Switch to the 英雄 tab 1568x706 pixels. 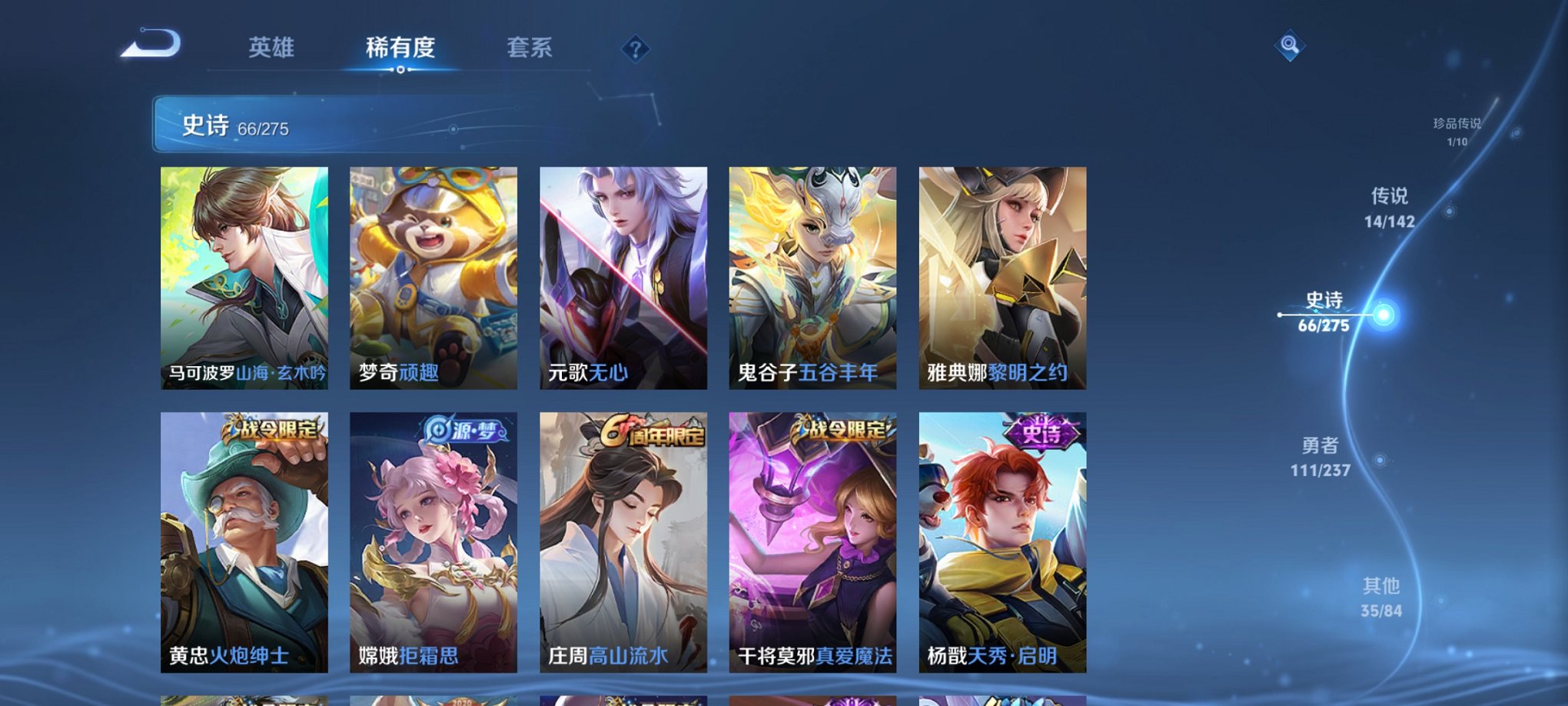click(x=271, y=48)
